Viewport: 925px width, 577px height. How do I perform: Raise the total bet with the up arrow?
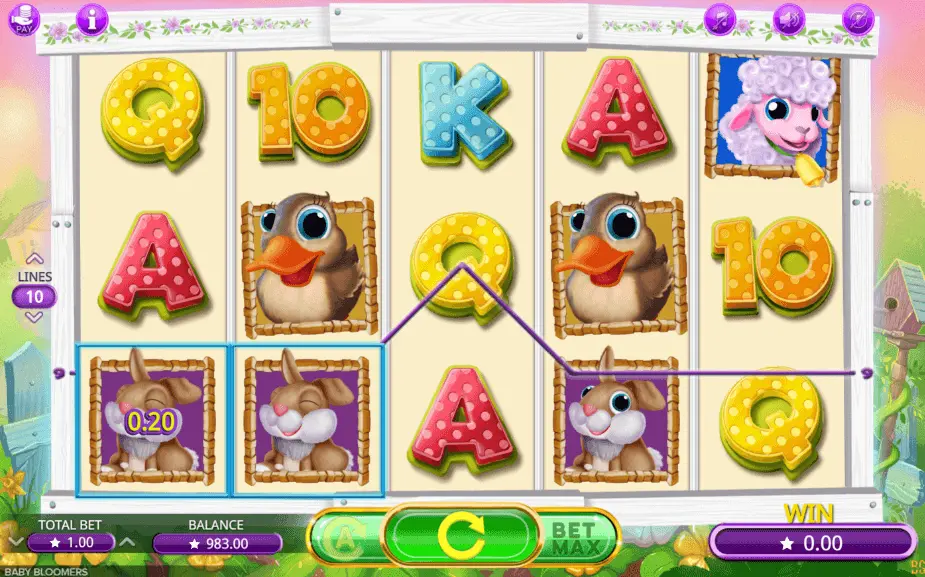coord(127,542)
